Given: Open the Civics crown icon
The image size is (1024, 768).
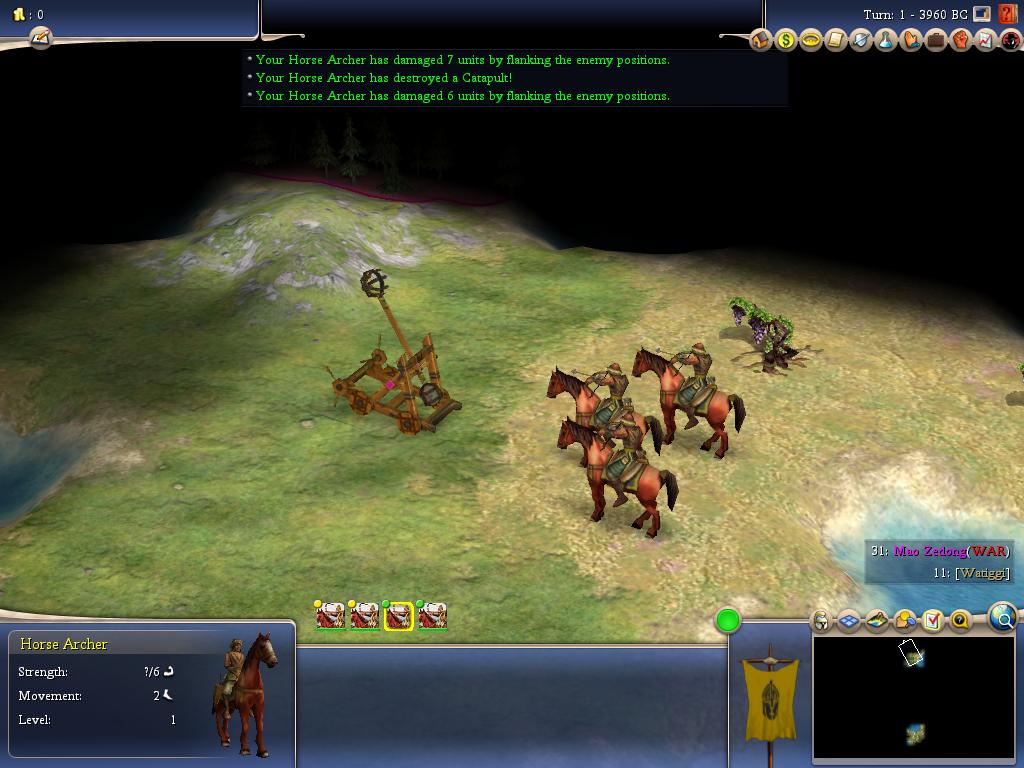Looking at the screenshot, I should tap(811, 40).
